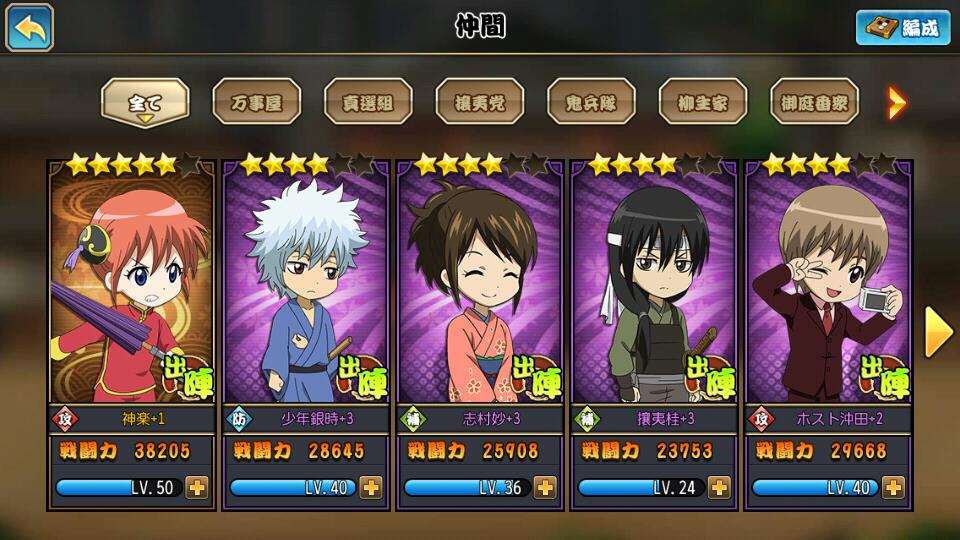The width and height of the screenshot is (960, 540).
Task: Go back with the arrow button
Action: point(30,28)
